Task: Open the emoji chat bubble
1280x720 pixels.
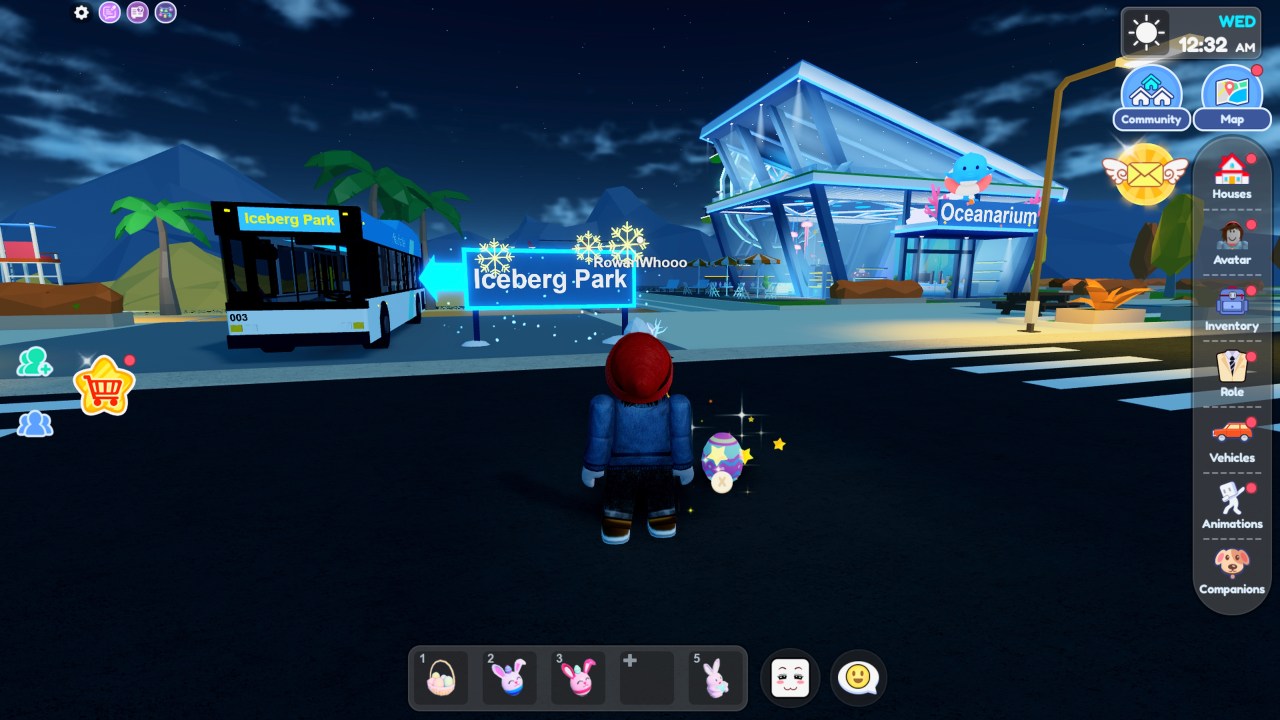Action: pos(858,677)
